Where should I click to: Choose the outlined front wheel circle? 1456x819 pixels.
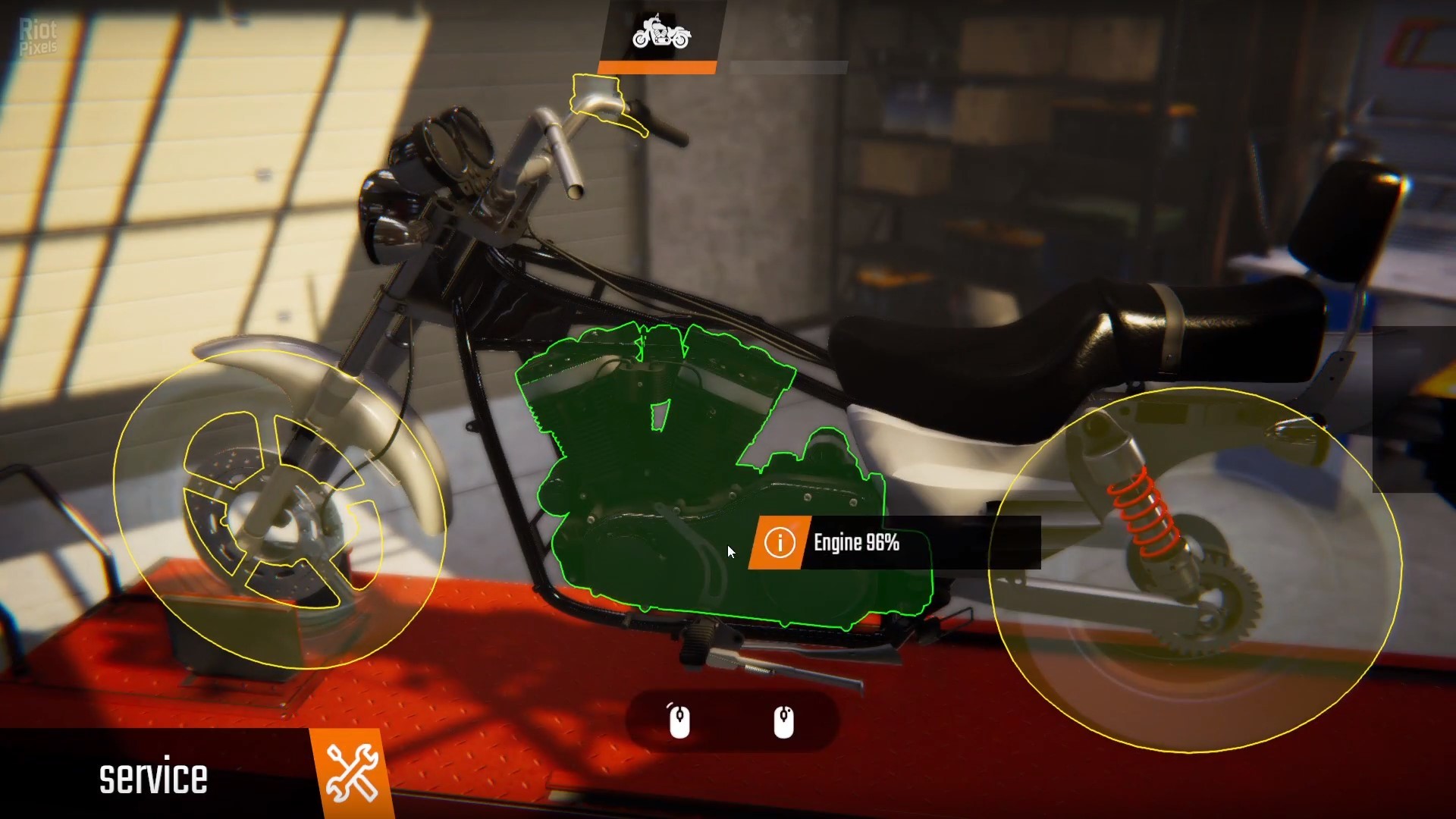click(x=279, y=510)
